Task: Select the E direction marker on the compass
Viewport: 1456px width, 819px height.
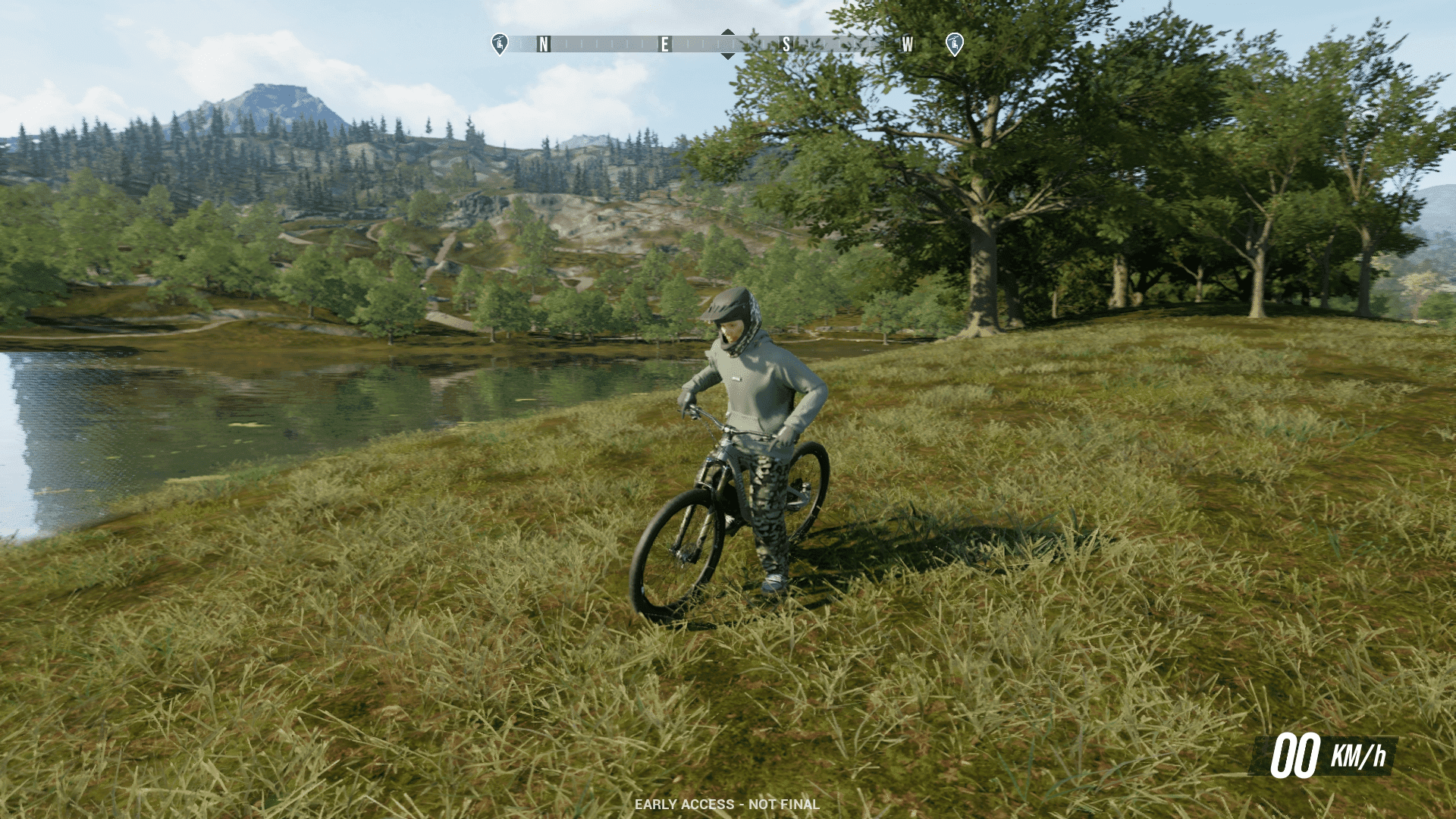Action: (664, 44)
